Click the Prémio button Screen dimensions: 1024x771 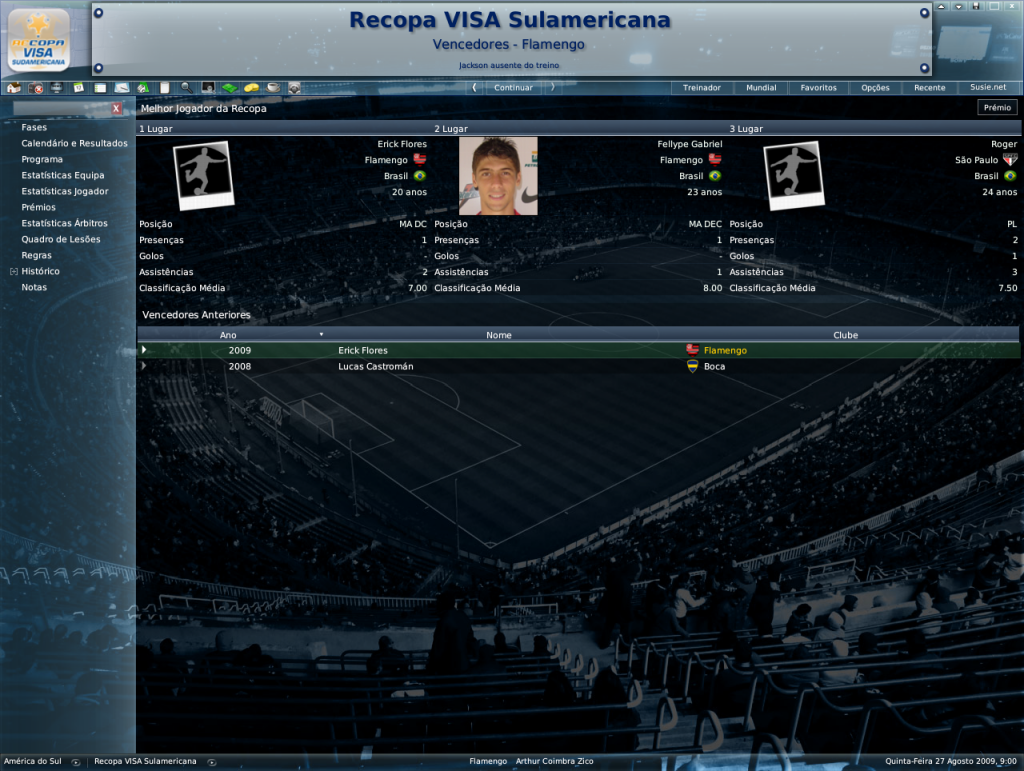coord(997,108)
